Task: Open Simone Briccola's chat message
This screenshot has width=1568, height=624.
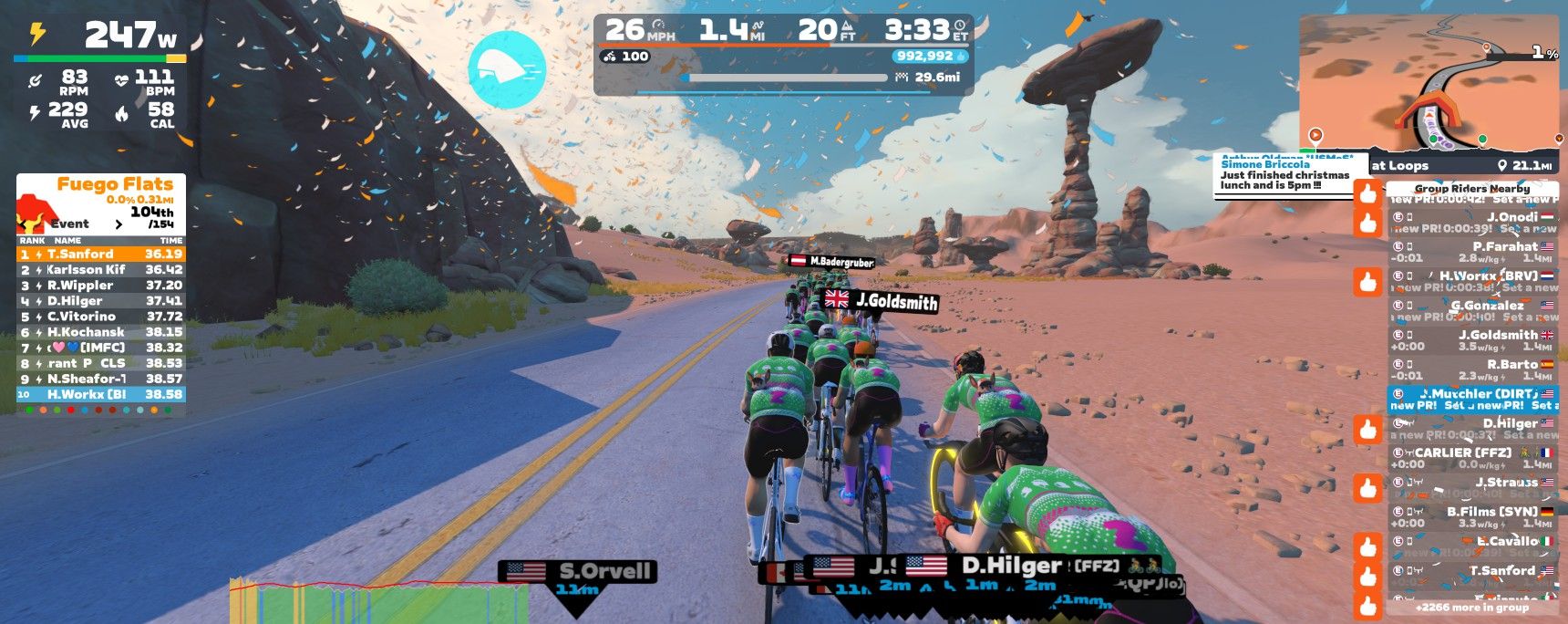Action: [x=1284, y=175]
